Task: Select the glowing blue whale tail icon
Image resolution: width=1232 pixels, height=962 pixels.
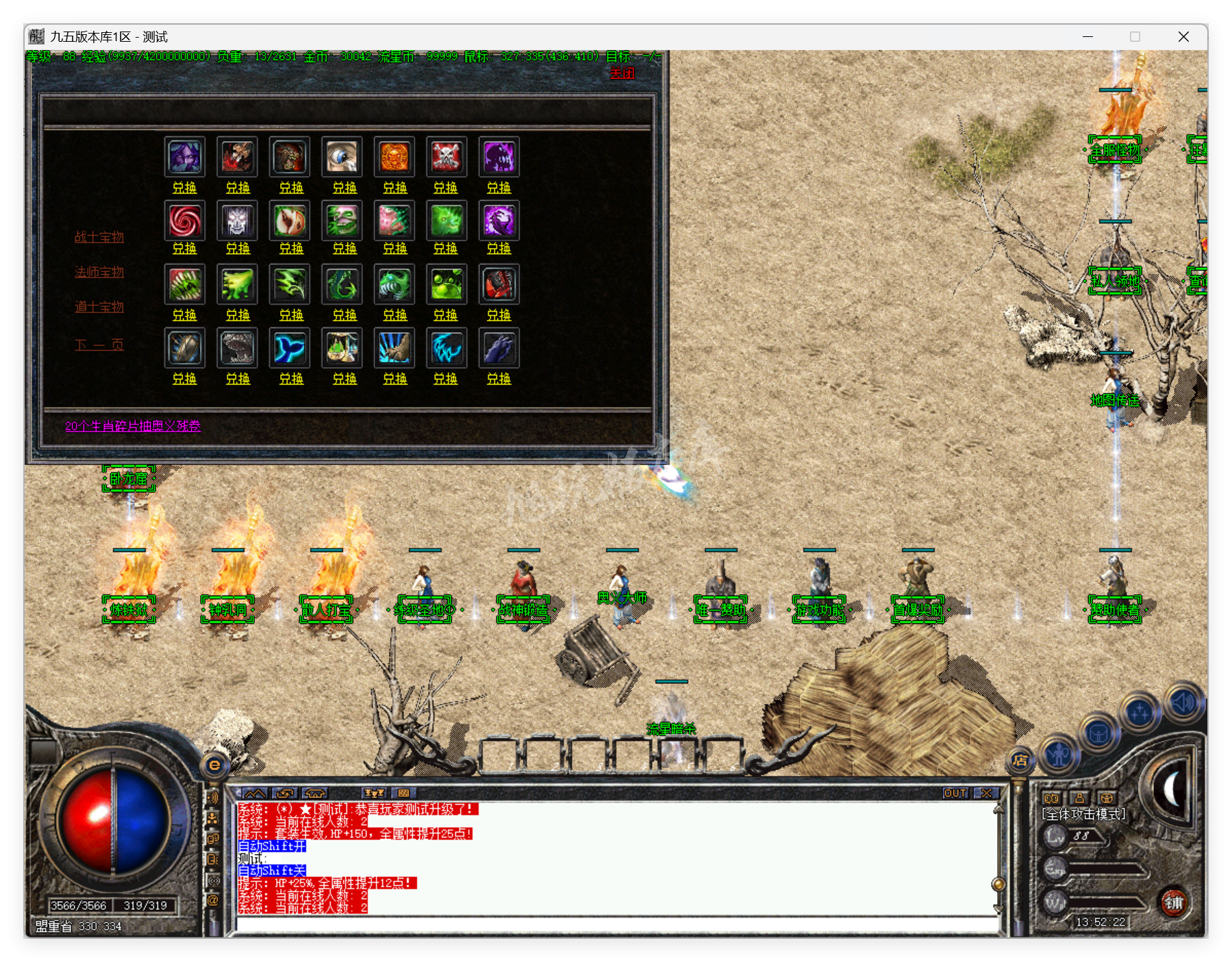Action: (x=290, y=348)
